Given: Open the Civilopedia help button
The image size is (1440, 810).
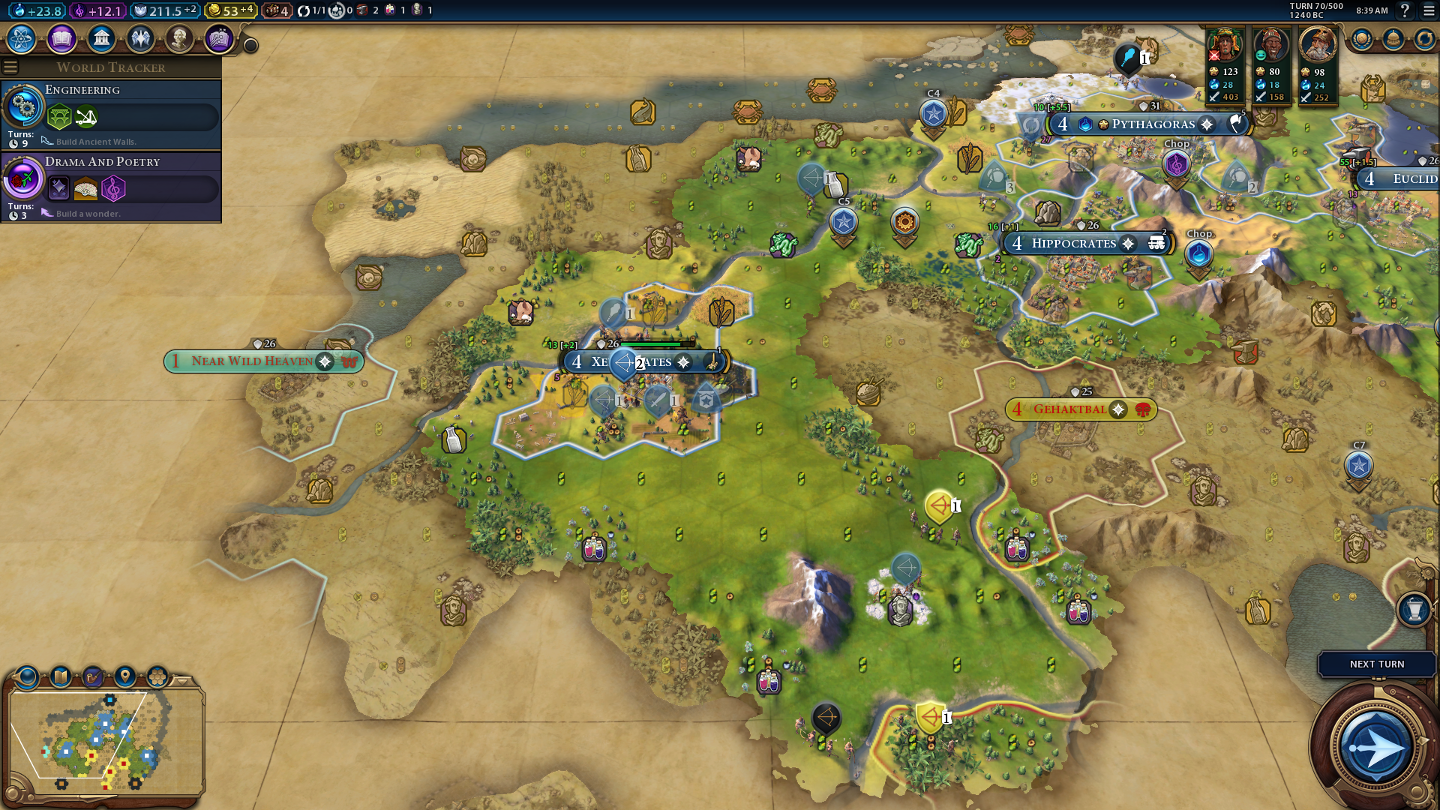Looking at the screenshot, I should coord(1405,10).
